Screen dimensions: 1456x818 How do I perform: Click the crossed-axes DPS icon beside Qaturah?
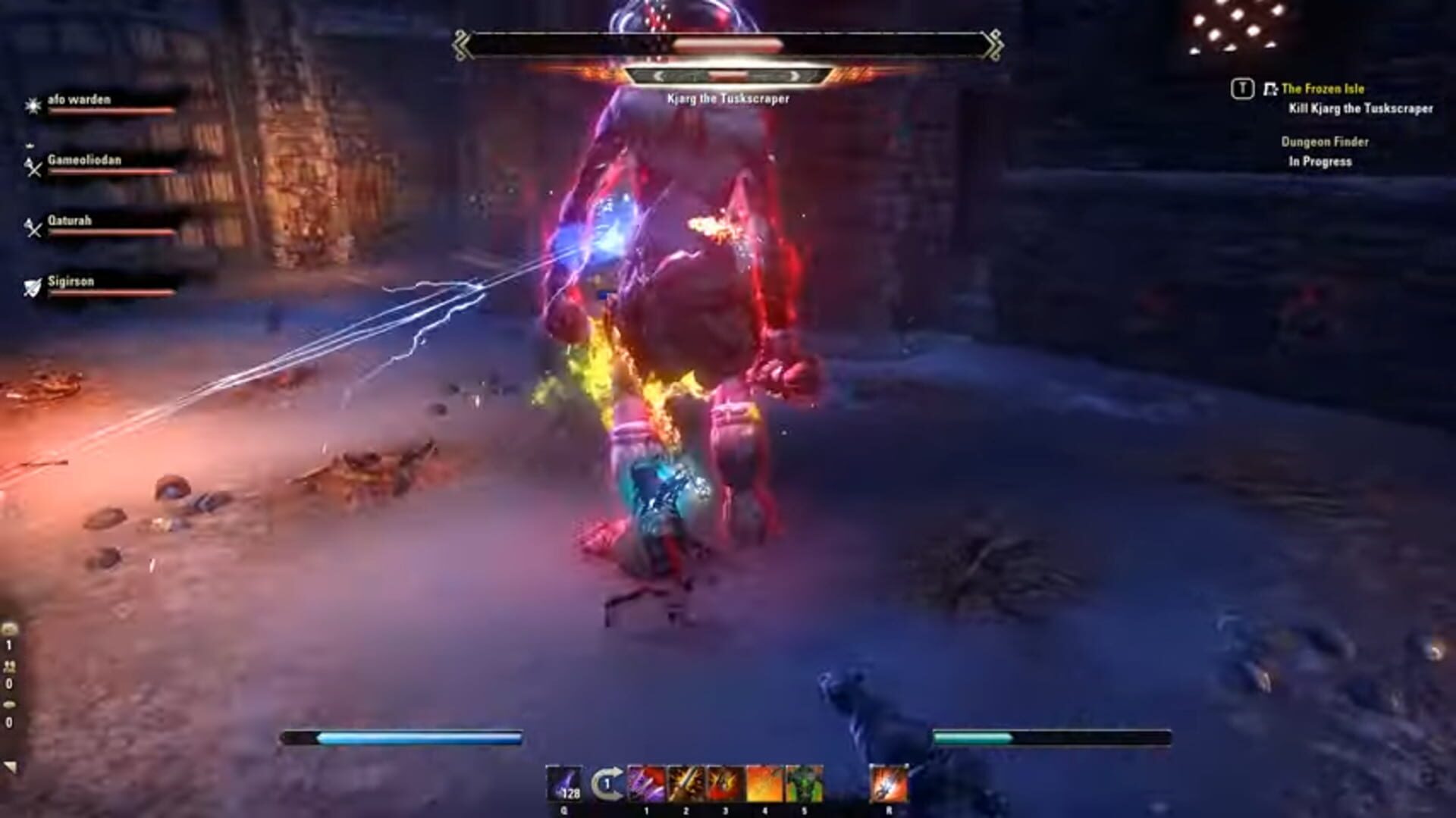33,228
